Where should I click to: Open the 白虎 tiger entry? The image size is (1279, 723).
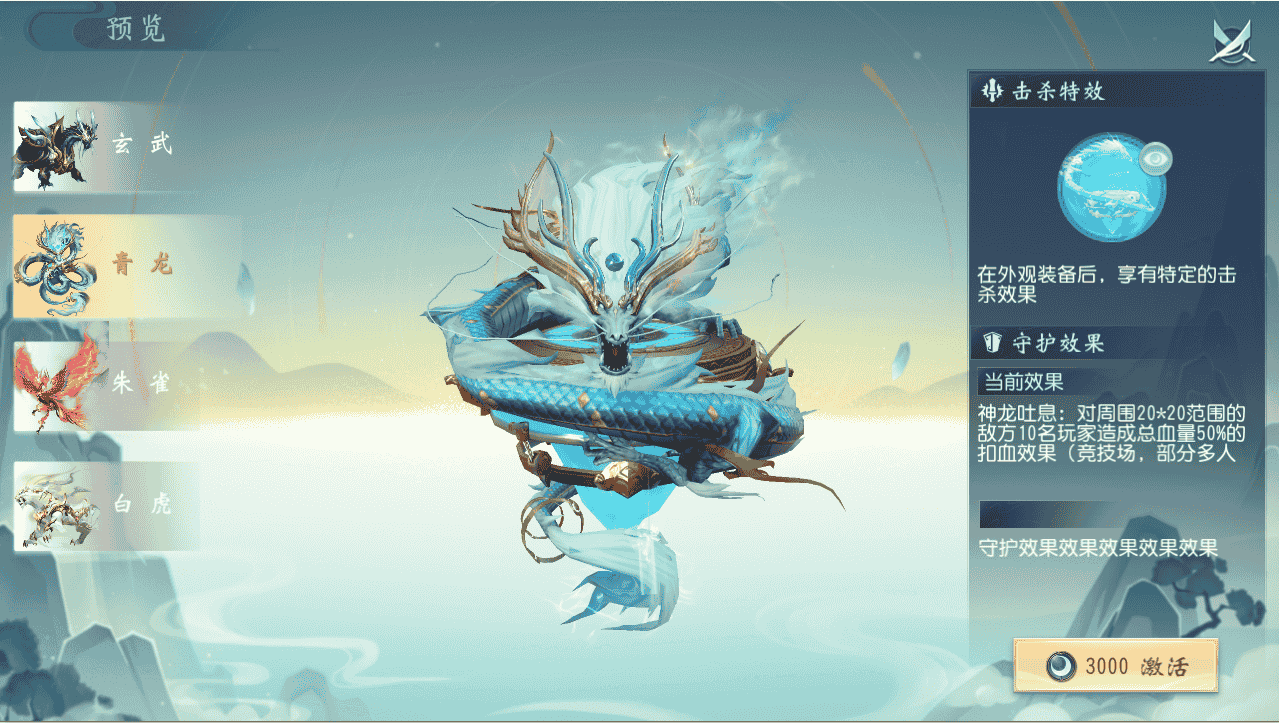pyautogui.click(x=105, y=506)
